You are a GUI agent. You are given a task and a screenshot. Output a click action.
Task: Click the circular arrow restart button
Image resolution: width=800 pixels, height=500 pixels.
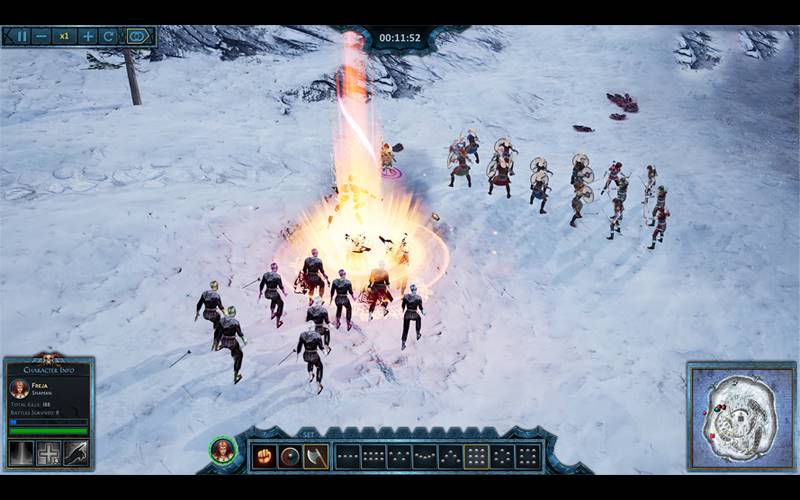[108, 36]
